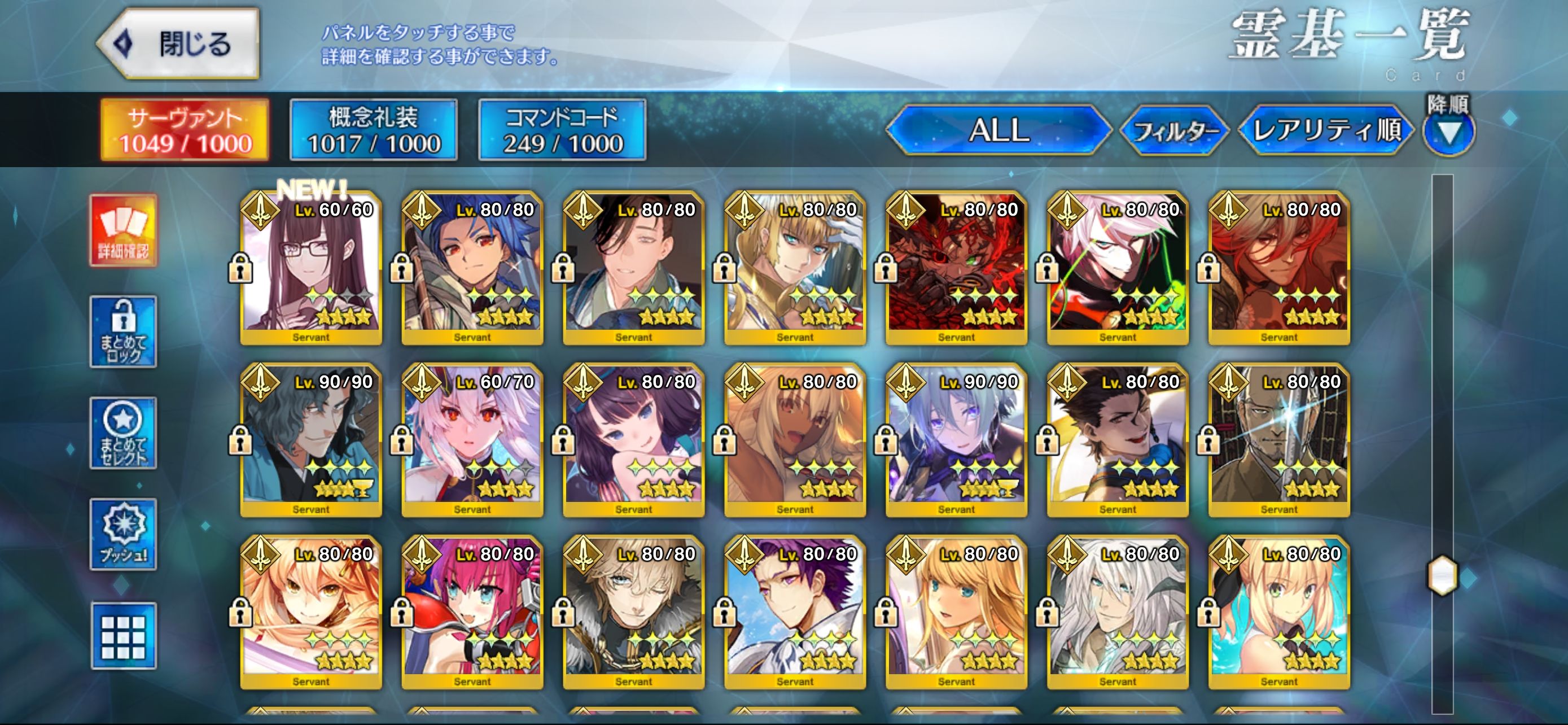Choose the Lv. 60/70 white-haired horned servant
Screen dimensions: 1568x725
click(x=472, y=440)
